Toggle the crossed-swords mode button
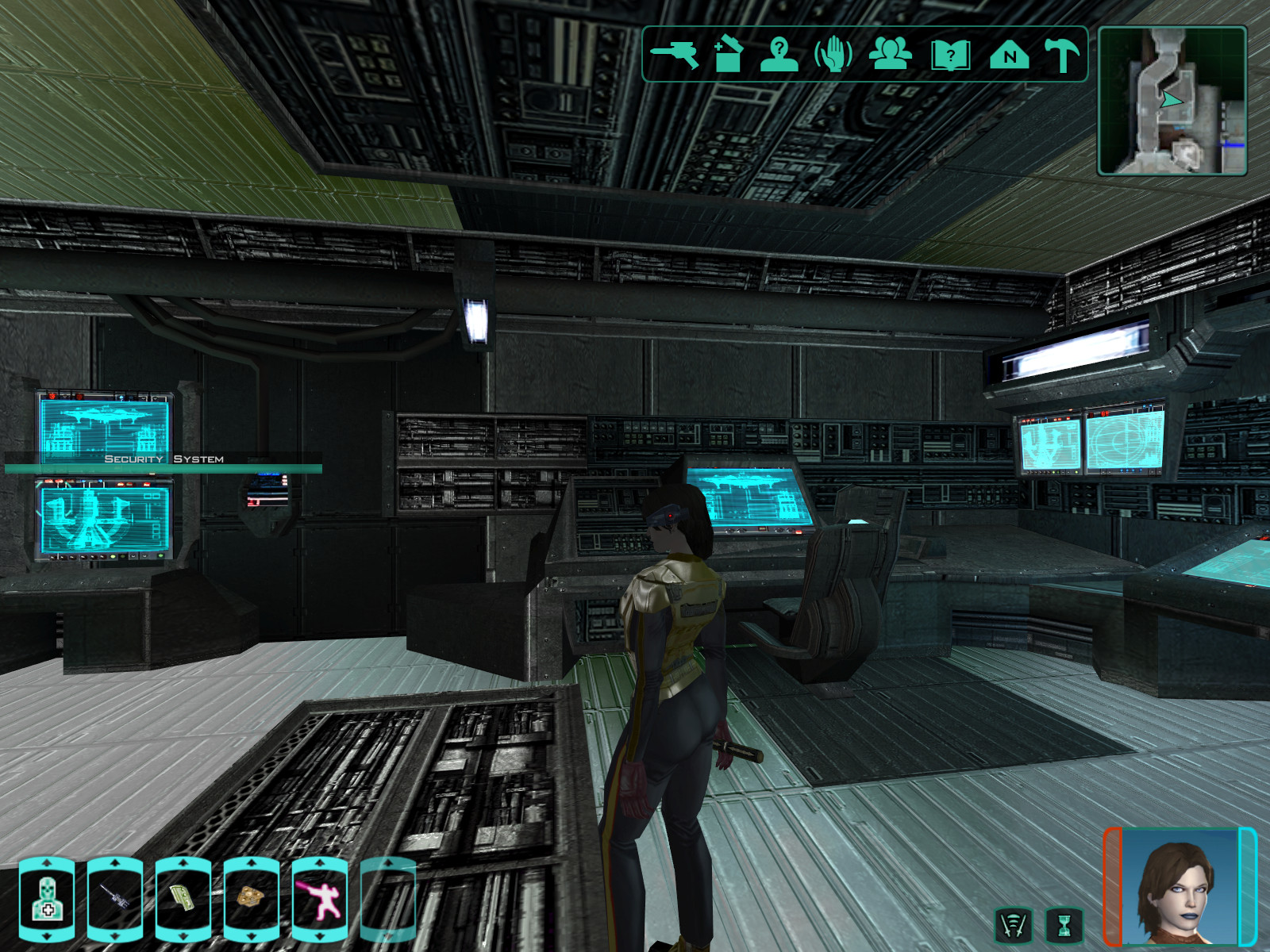Image resolution: width=1270 pixels, height=952 pixels. [1014, 925]
